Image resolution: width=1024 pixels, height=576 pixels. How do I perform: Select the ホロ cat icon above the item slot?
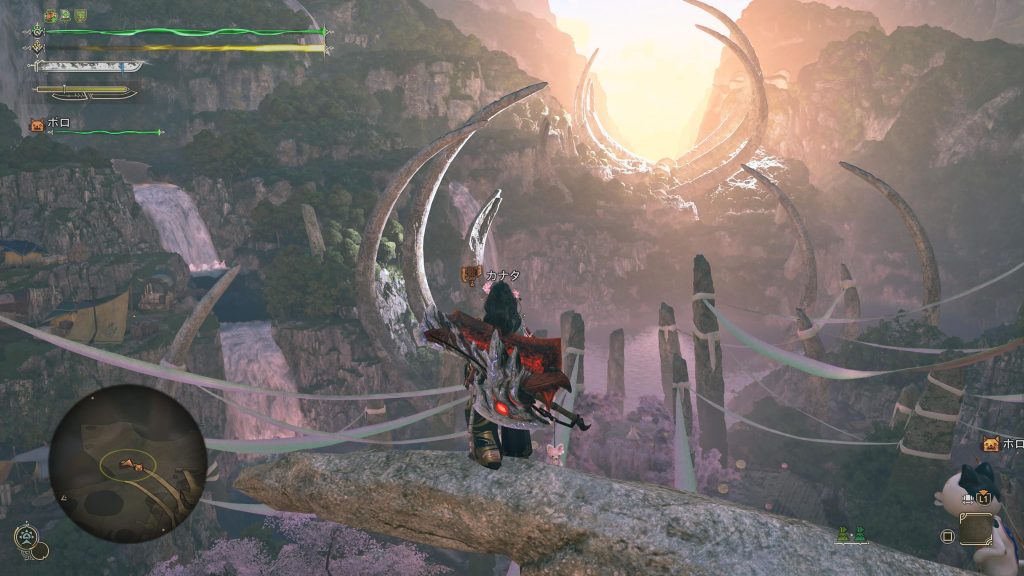[990, 444]
